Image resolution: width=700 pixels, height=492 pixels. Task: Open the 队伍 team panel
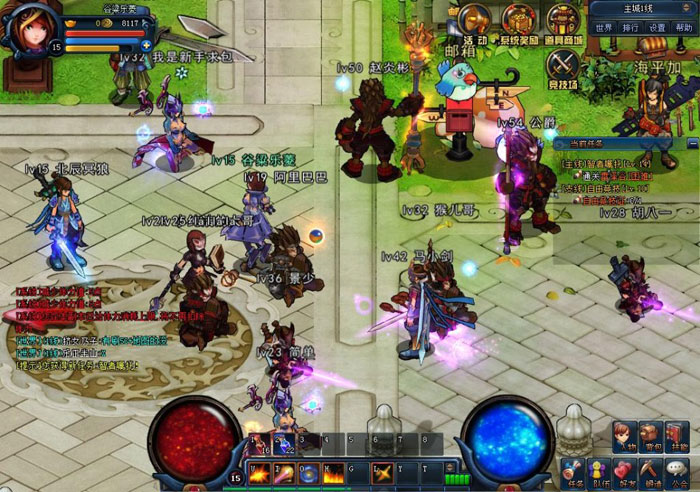[x=600, y=472]
